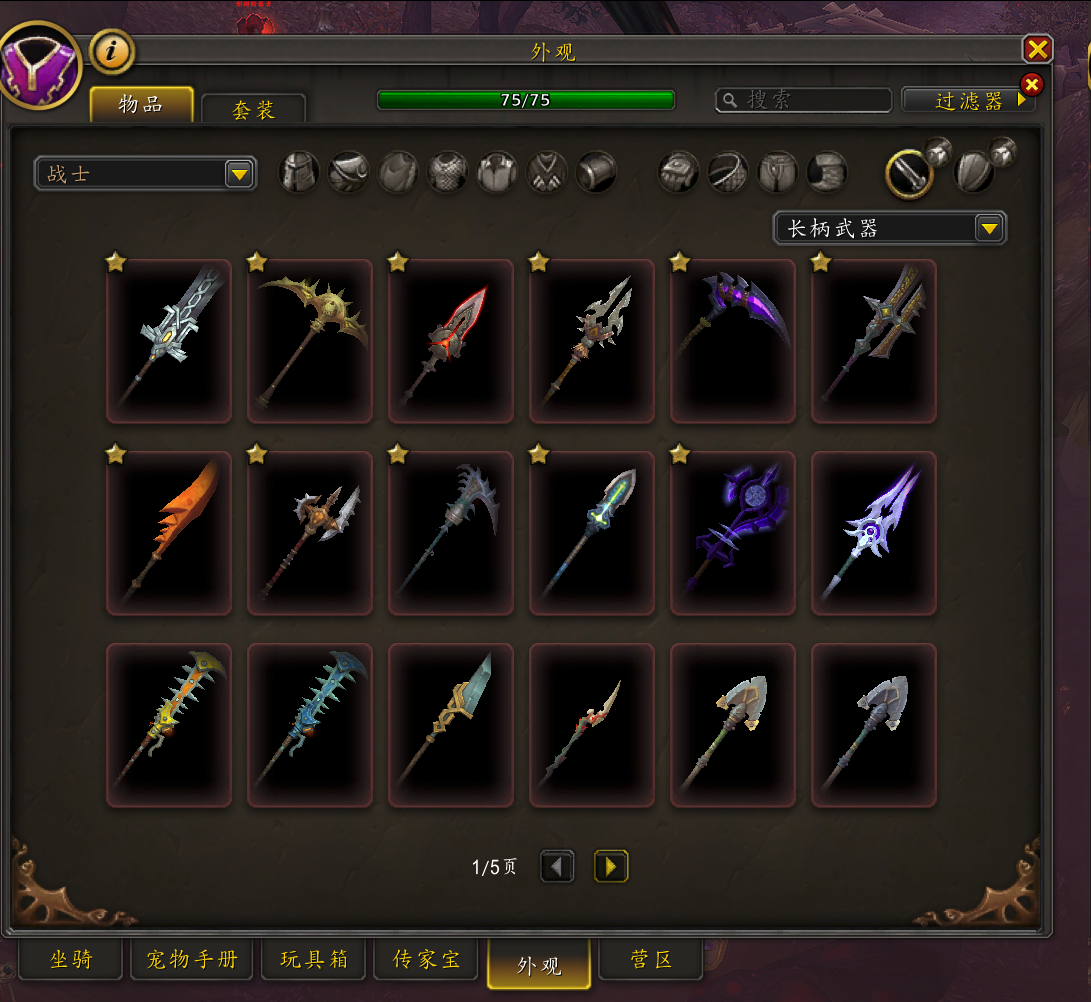Pick the golden spiked pickaxe polearm
1091x1002 pixels.
(310, 341)
